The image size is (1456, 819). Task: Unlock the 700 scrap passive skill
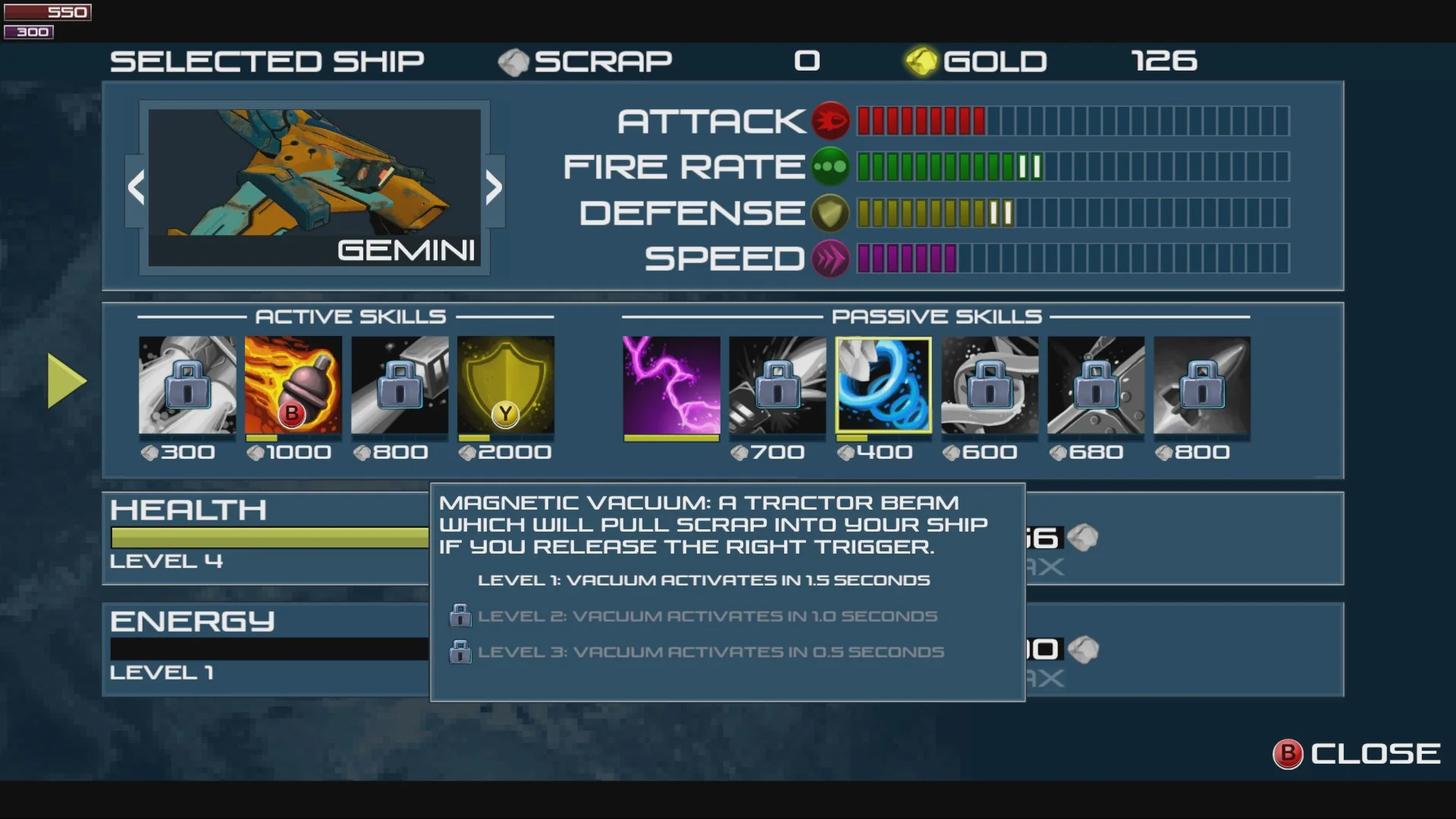coord(777,385)
